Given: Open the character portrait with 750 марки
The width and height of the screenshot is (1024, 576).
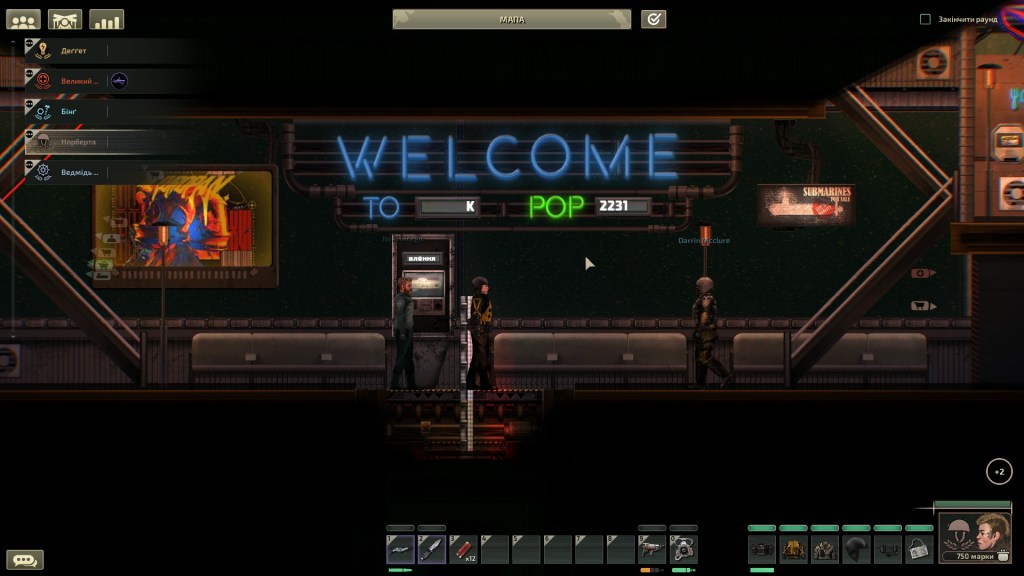Looking at the screenshot, I should click(x=974, y=538).
